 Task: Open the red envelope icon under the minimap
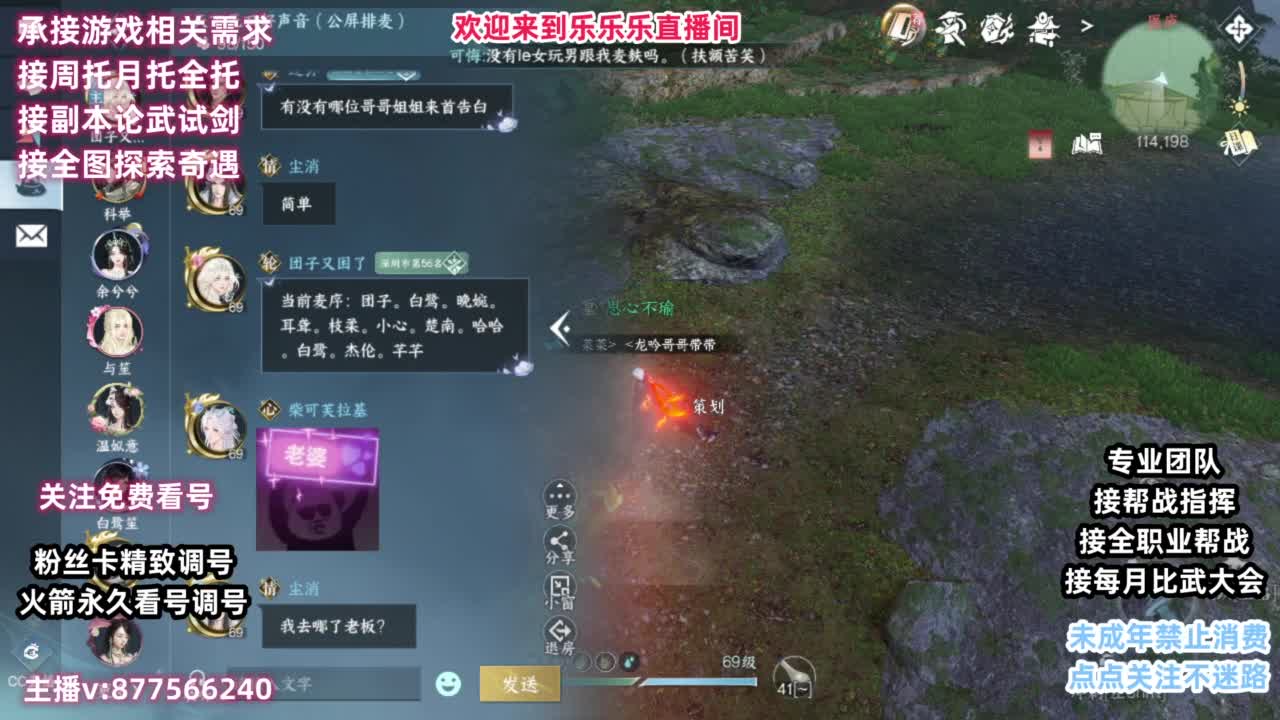pos(1038,144)
